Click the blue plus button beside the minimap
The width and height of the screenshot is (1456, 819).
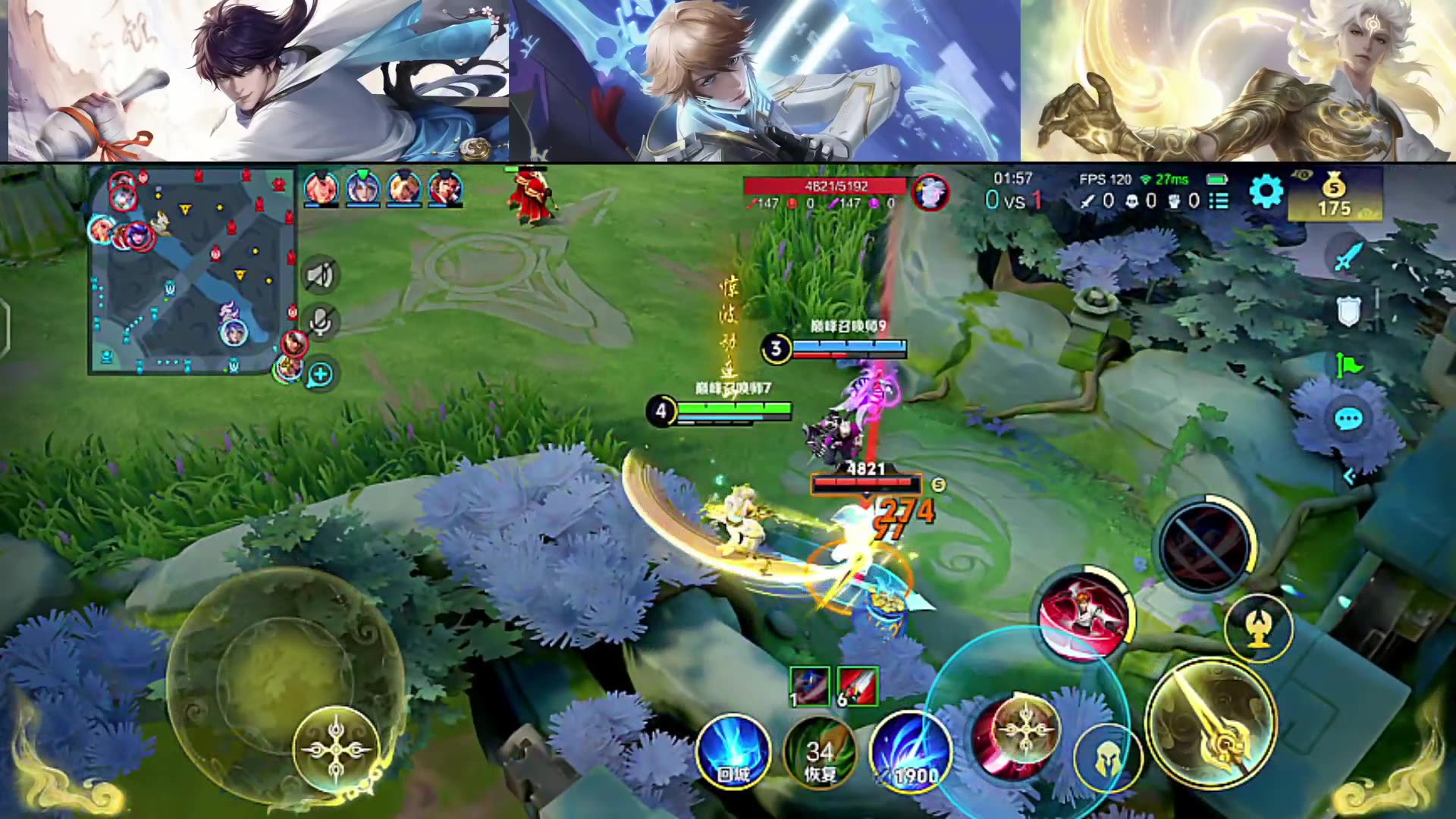(x=321, y=374)
